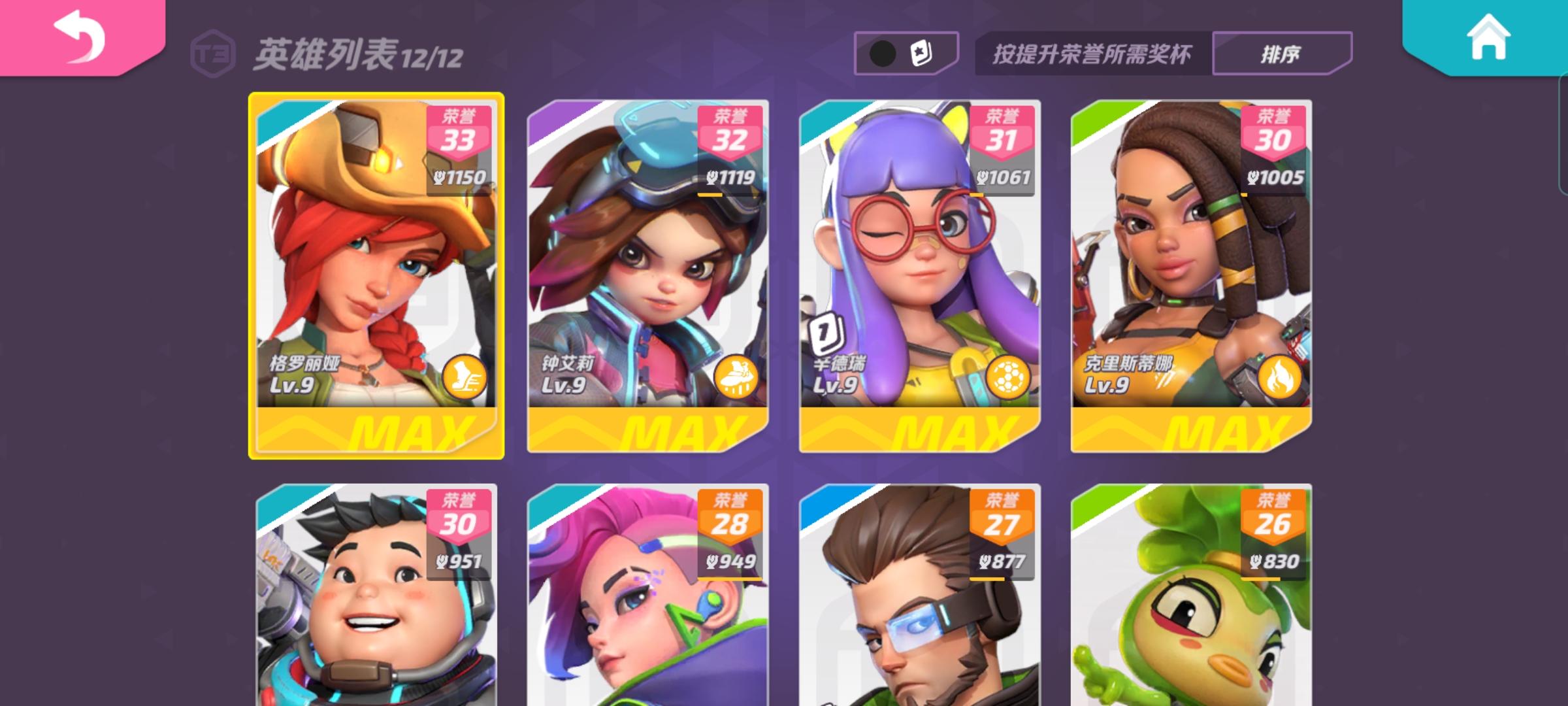1568x706 pixels.
Task: Open the home screen via house icon
Action: point(1490,39)
